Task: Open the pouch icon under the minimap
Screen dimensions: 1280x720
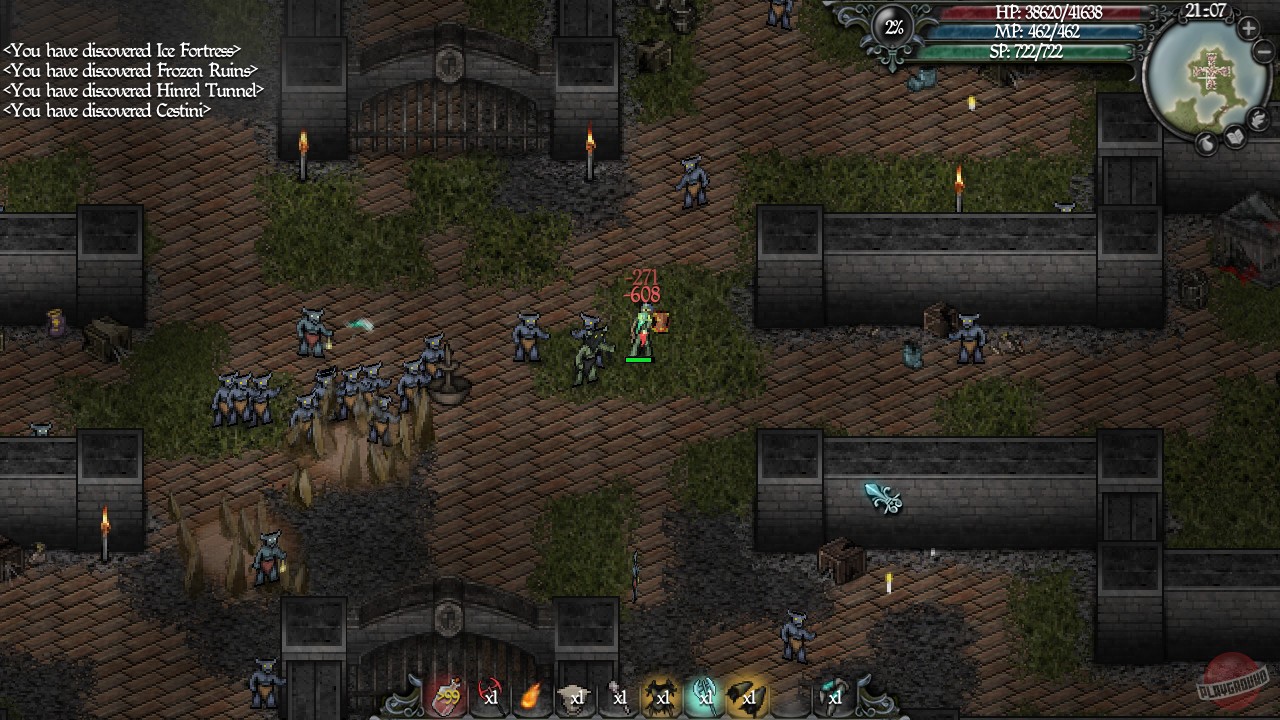Action: click(x=1206, y=142)
